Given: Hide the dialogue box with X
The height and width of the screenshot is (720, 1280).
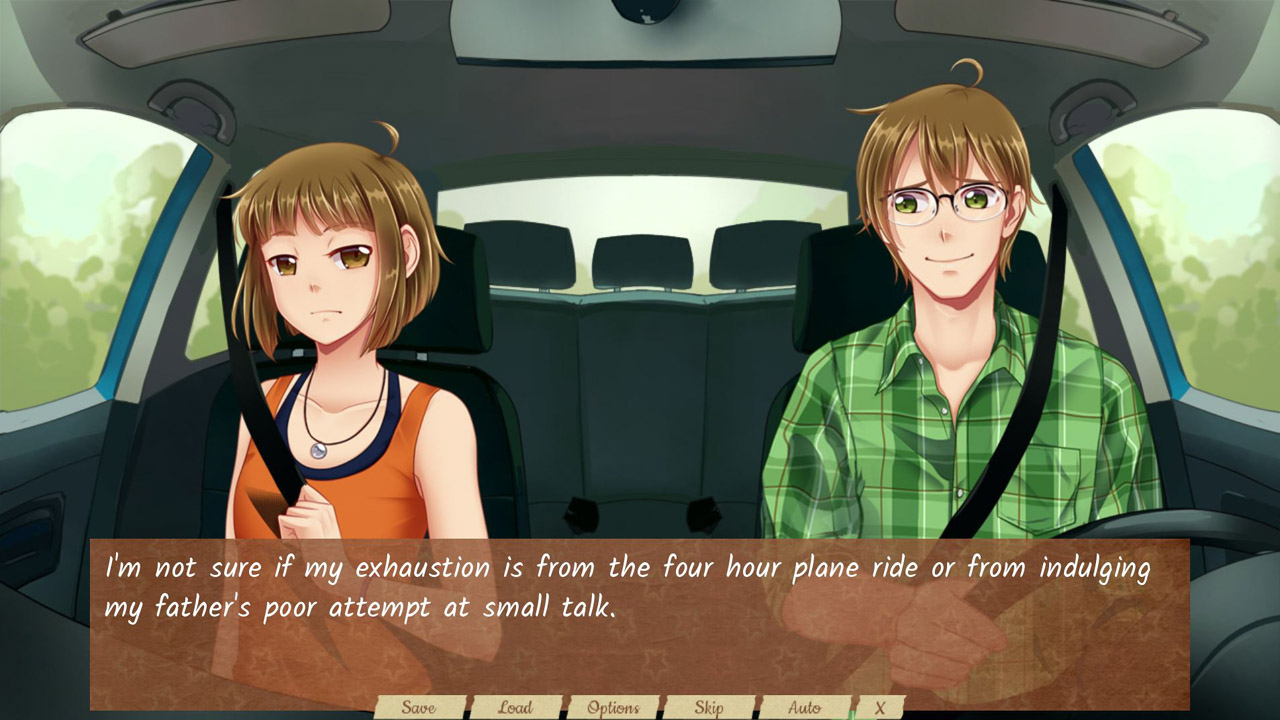Looking at the screenshot, I should coord(880,707).
